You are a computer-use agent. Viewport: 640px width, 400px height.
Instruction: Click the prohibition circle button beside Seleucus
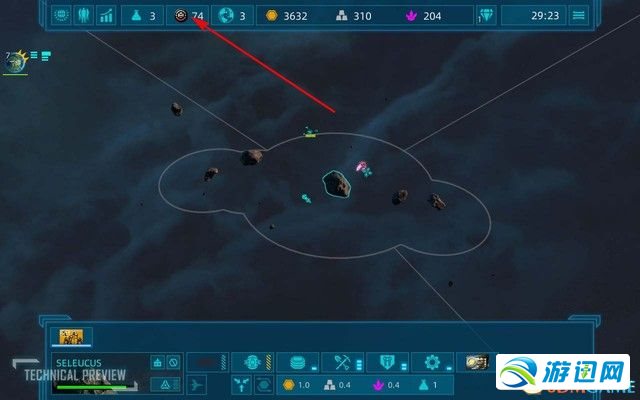pos(173,362)
